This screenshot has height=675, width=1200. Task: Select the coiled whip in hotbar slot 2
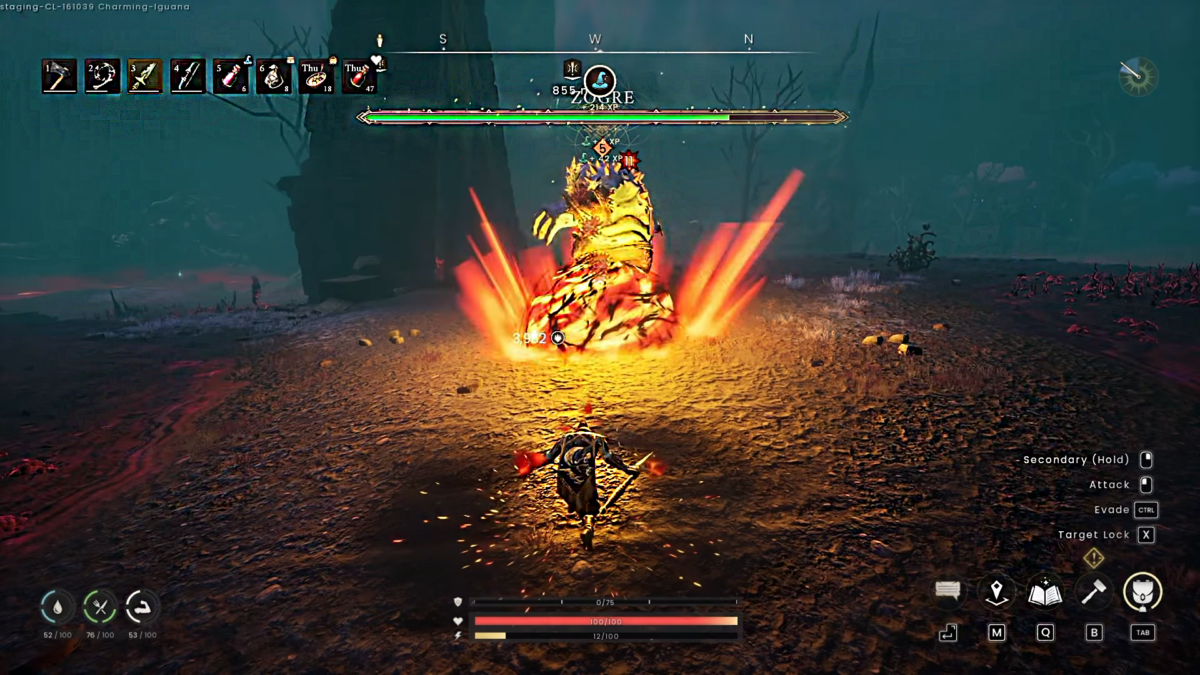[x=102, y=76]
